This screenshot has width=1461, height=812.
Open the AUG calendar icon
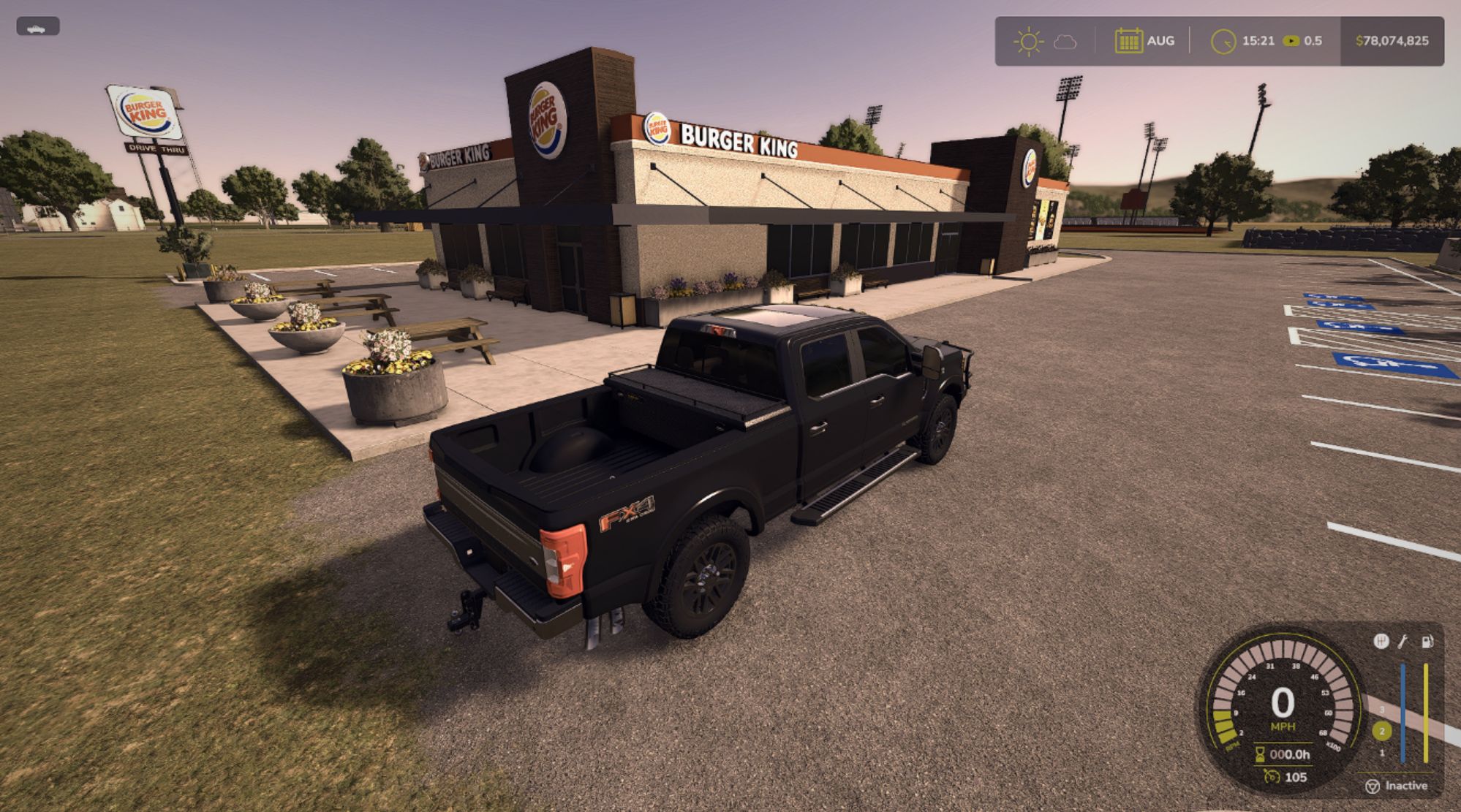coord(1128,41)
